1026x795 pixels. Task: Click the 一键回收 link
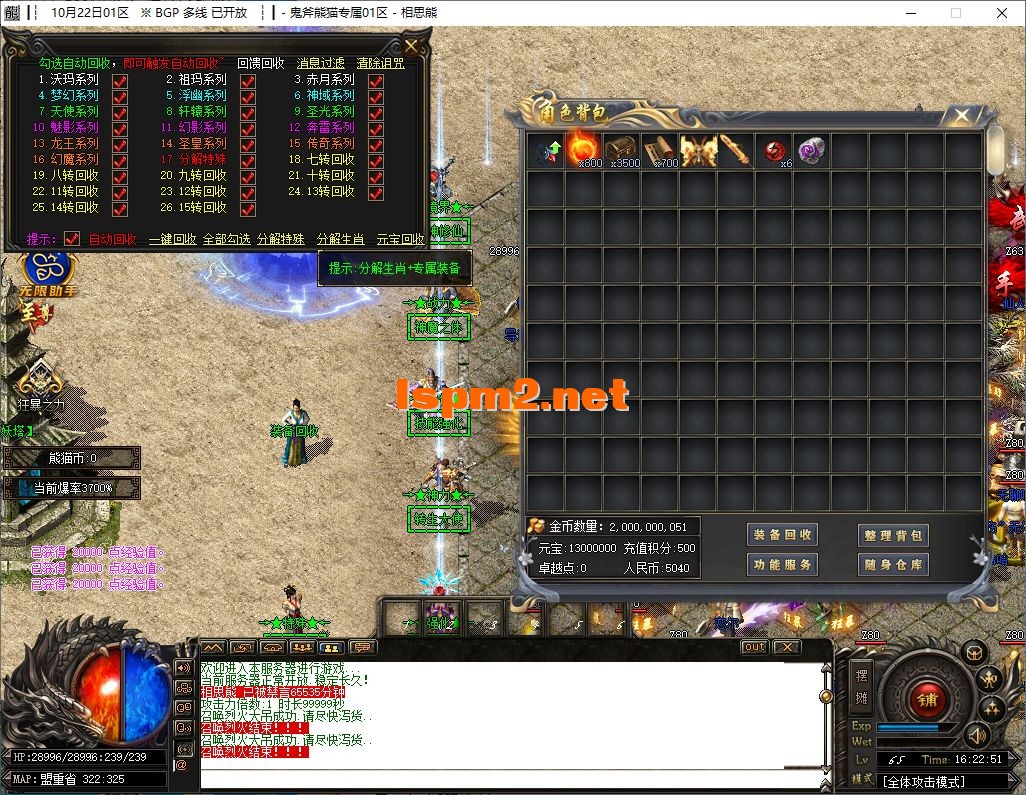(172, 240)
